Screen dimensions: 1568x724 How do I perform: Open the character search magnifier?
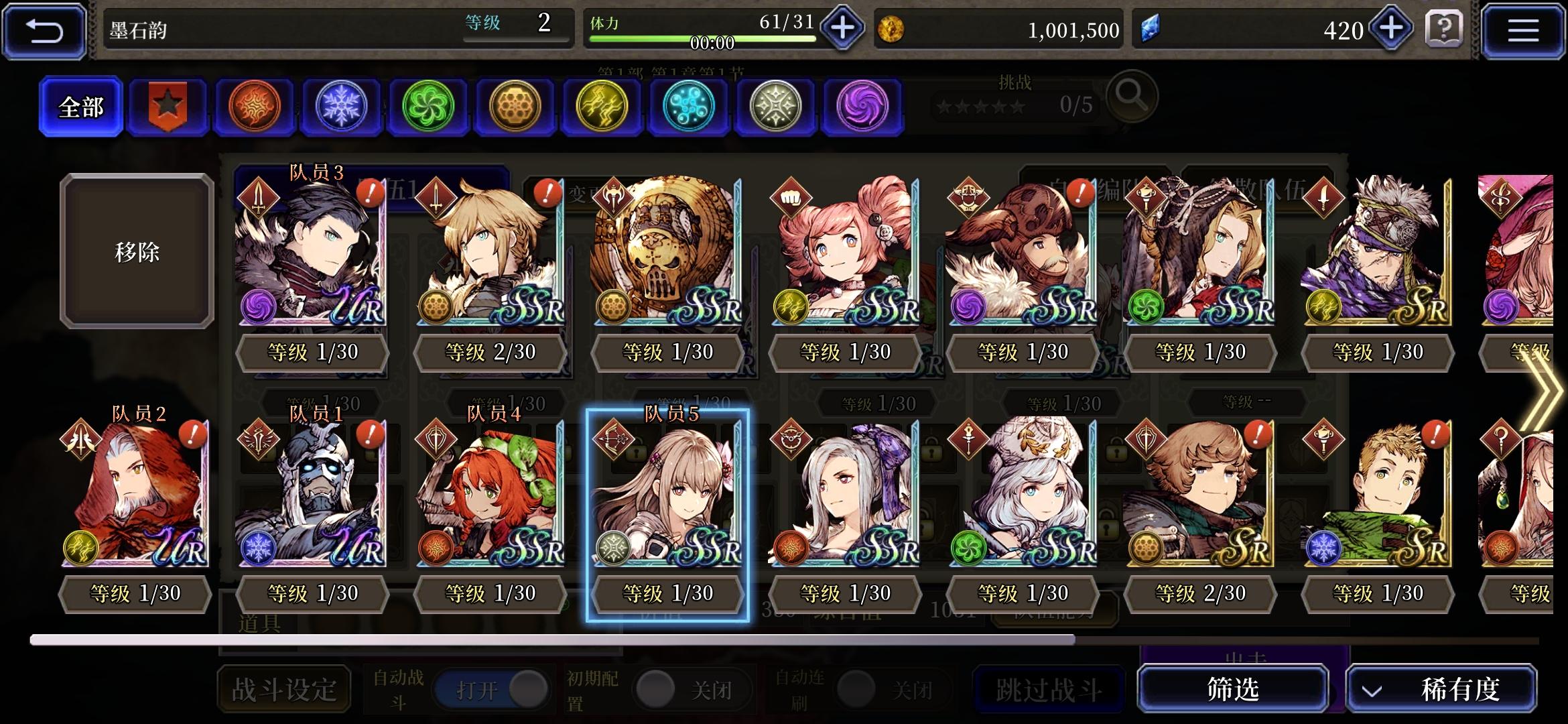point(1134,98)
